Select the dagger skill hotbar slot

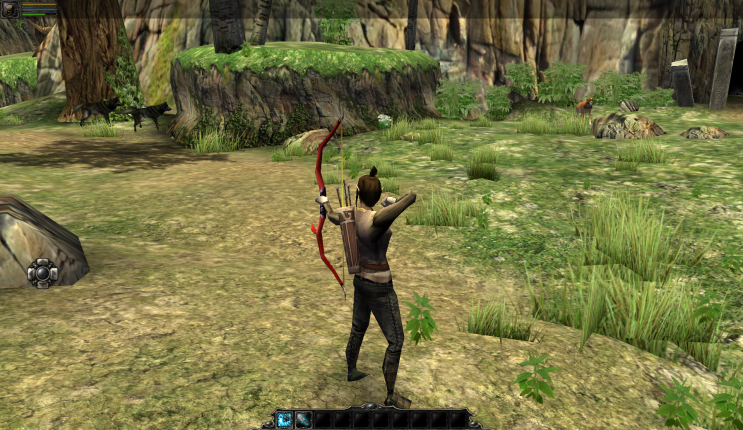tap(303, 419)
